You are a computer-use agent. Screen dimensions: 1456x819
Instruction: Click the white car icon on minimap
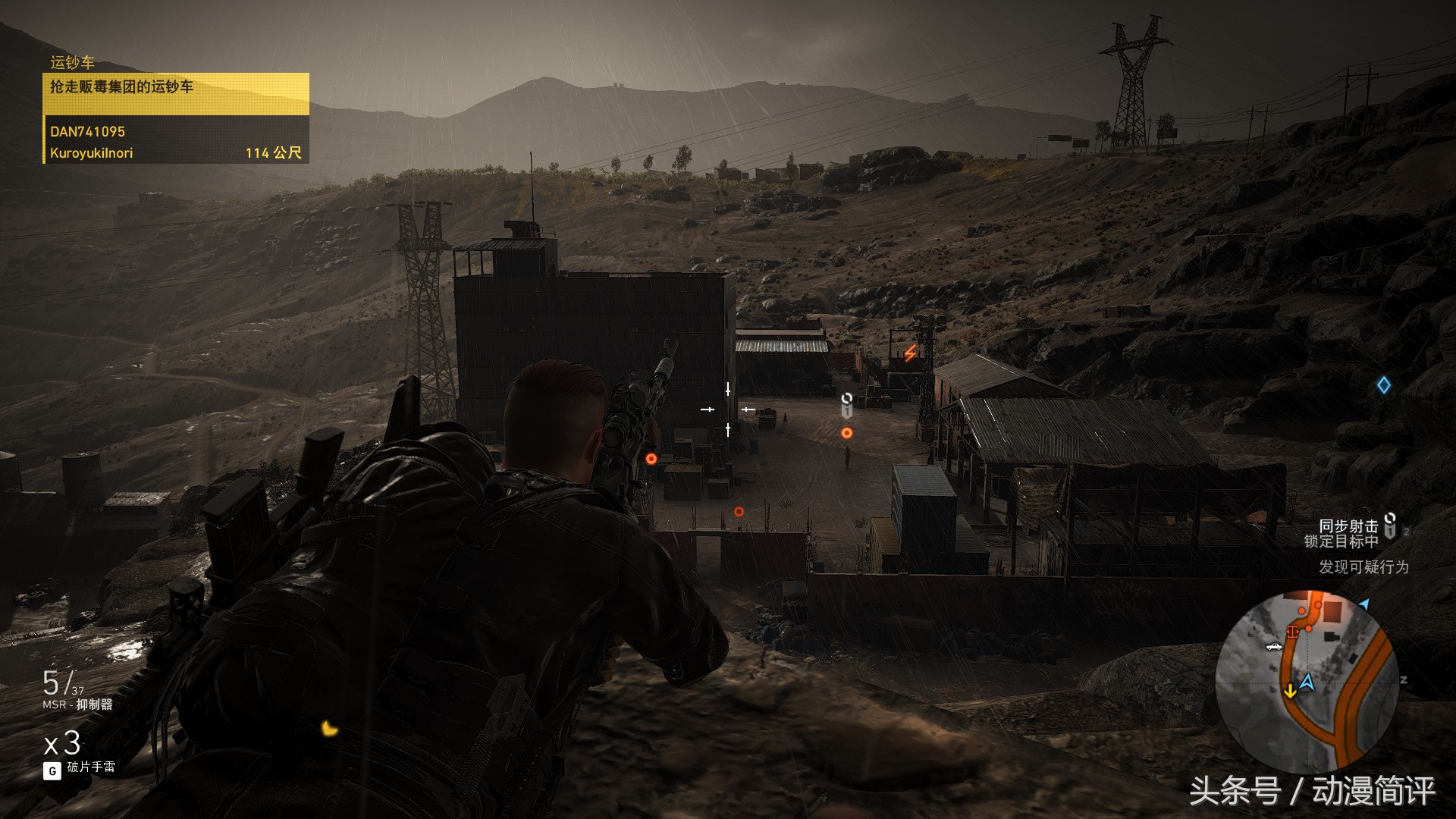click(x=1274, y=647)
